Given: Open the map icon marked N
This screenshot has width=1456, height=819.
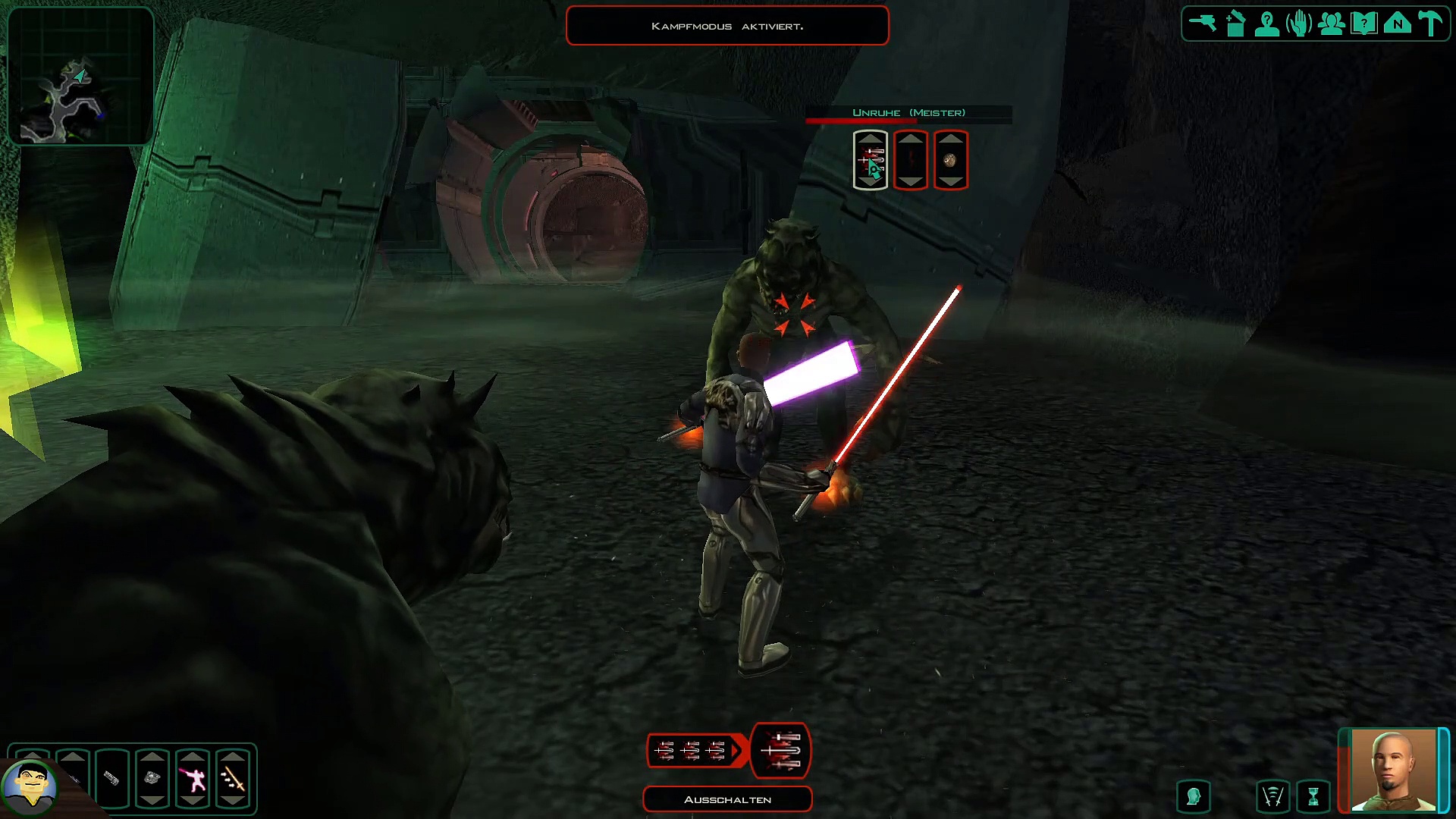Looking at the screenshot, I should [1397, 24].
